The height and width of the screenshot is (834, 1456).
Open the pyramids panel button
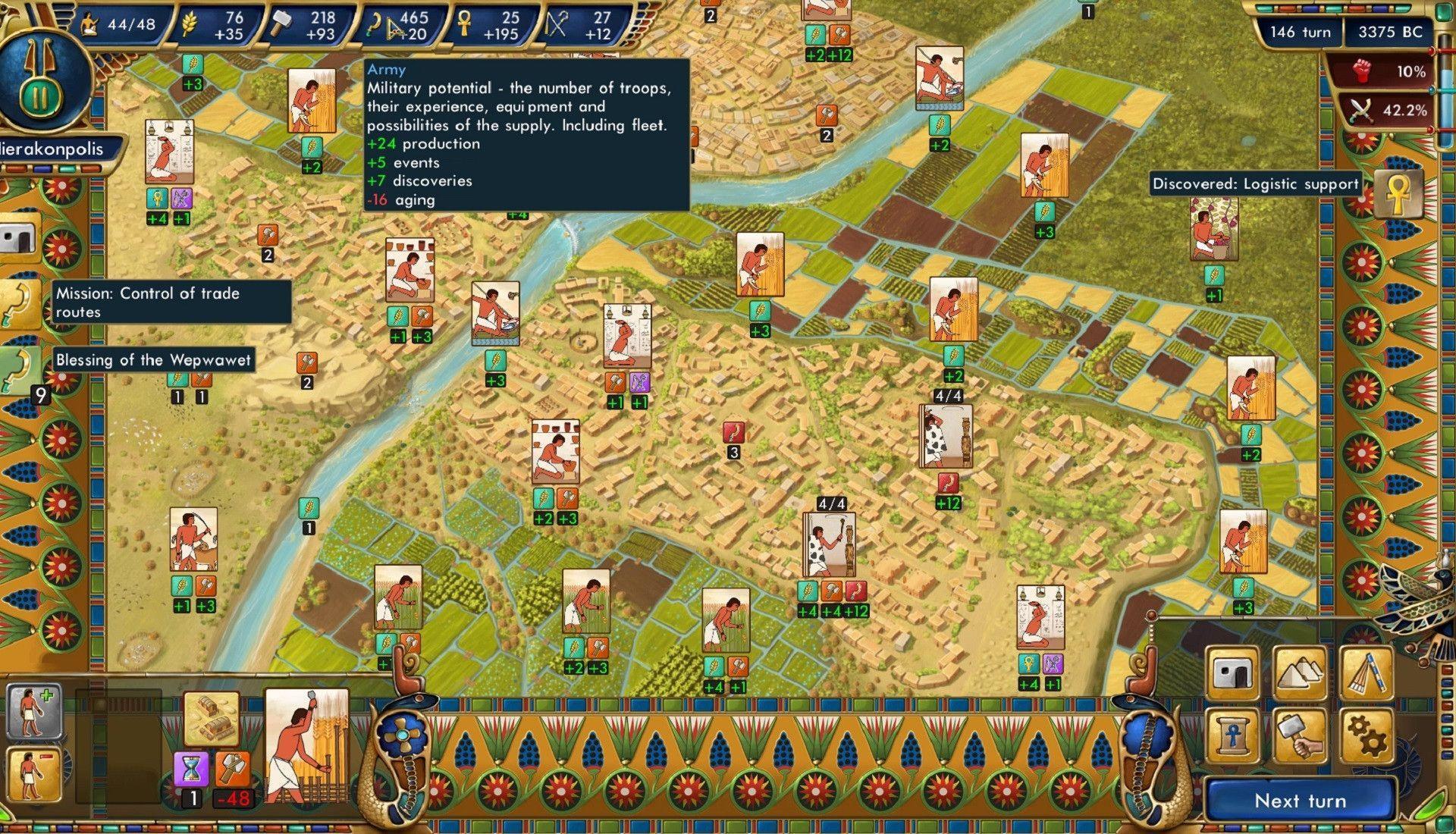coord(1300,673)
